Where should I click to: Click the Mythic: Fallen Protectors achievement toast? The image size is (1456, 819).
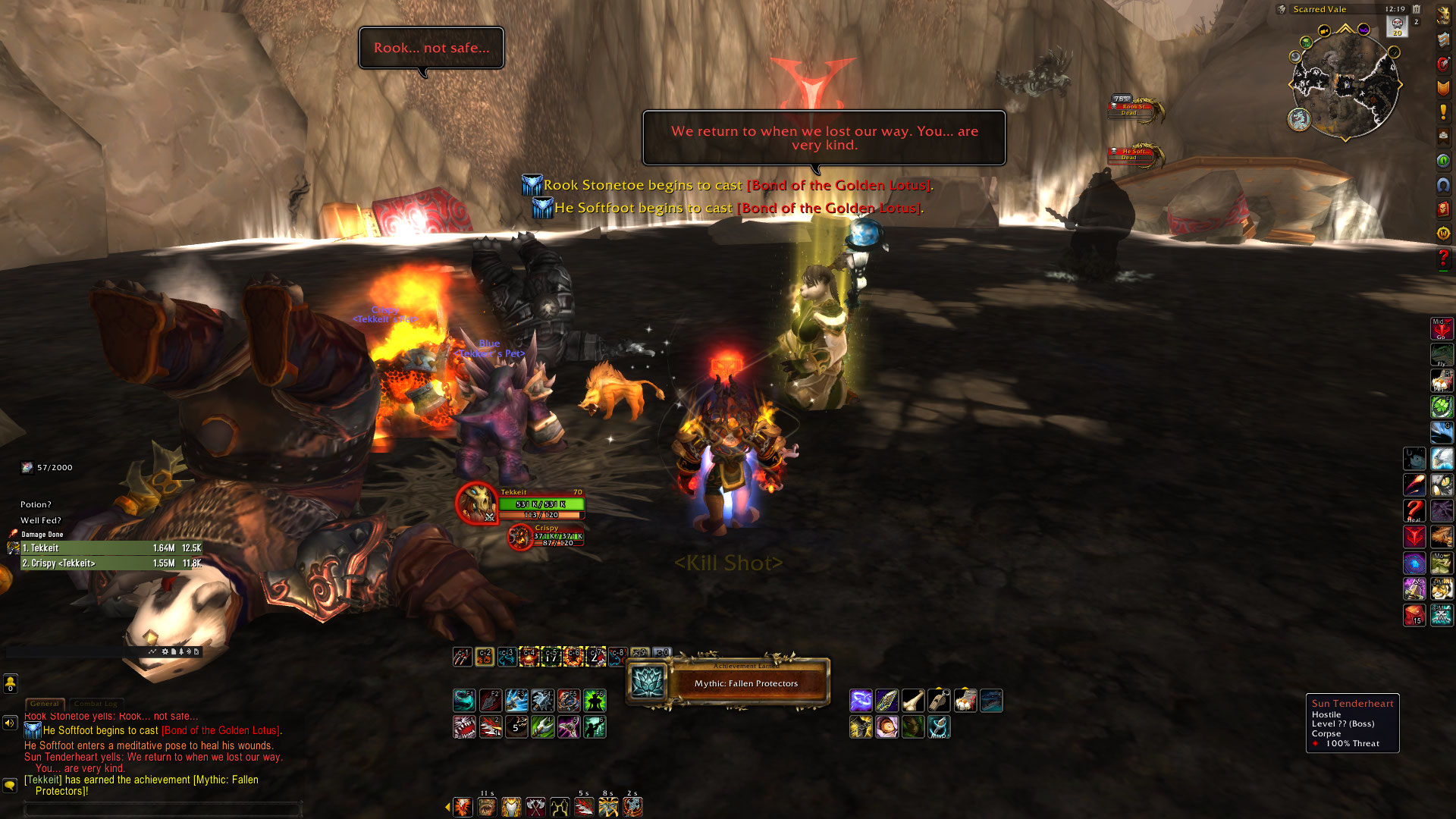click(x=728, y=682)
